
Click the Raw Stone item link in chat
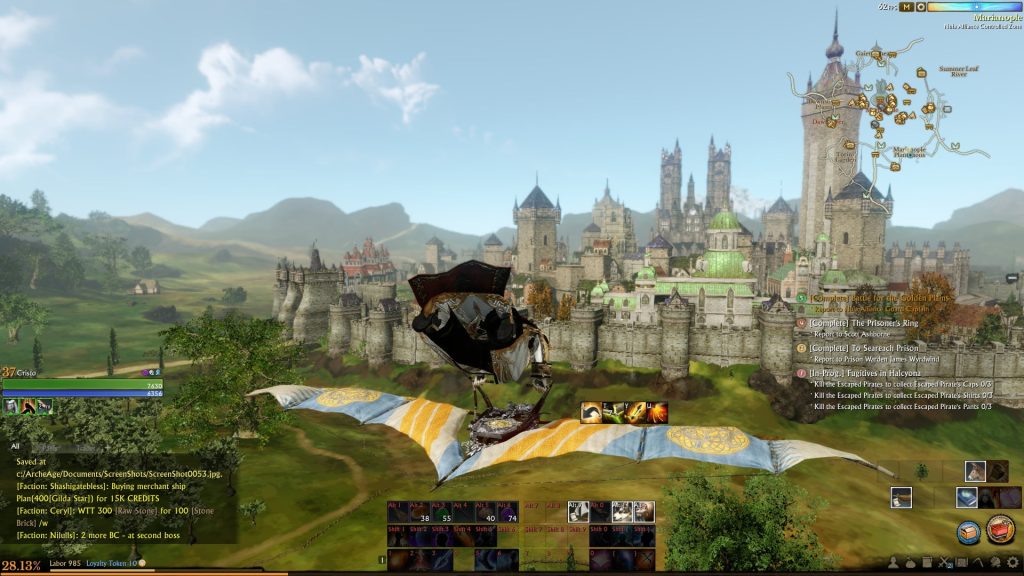(133, 510)
